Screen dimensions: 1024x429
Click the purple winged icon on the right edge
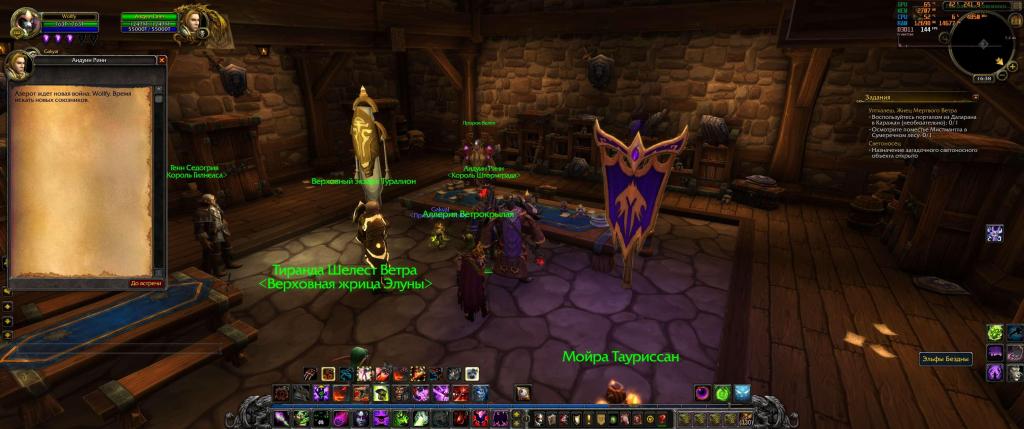point(995,233)
